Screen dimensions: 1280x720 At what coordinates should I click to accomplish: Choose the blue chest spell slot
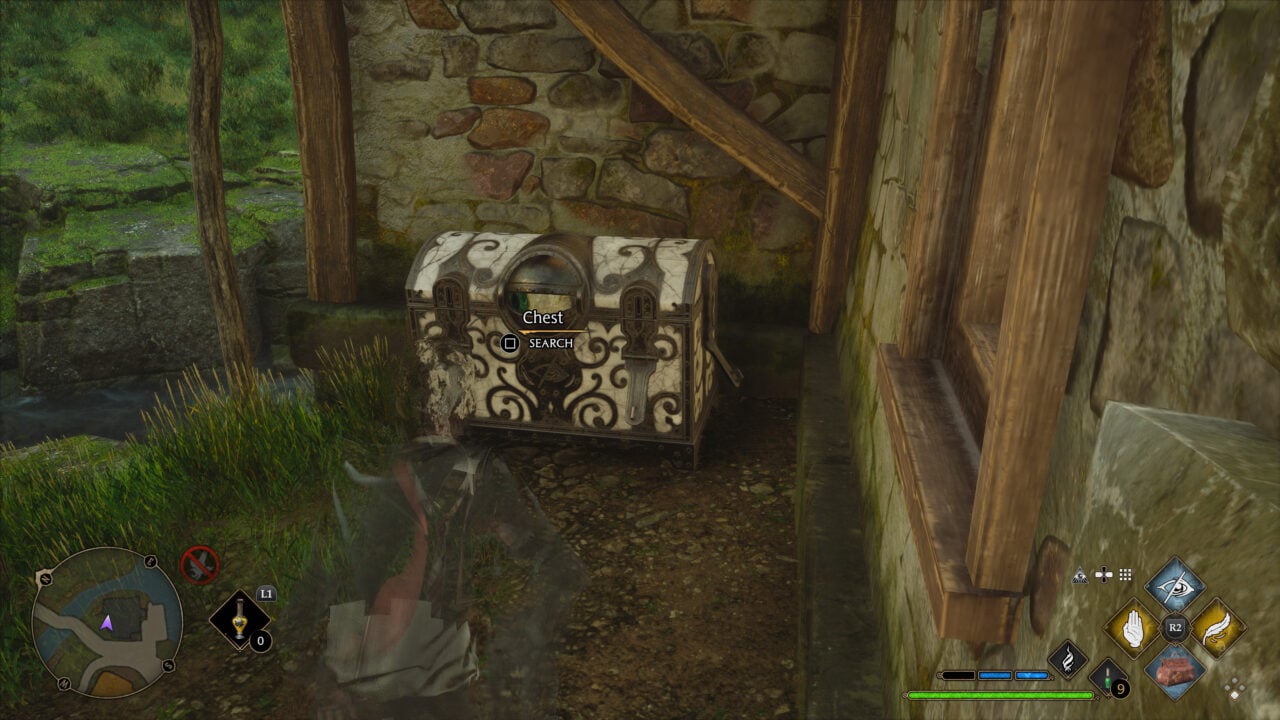click(x=1175, y=670)
